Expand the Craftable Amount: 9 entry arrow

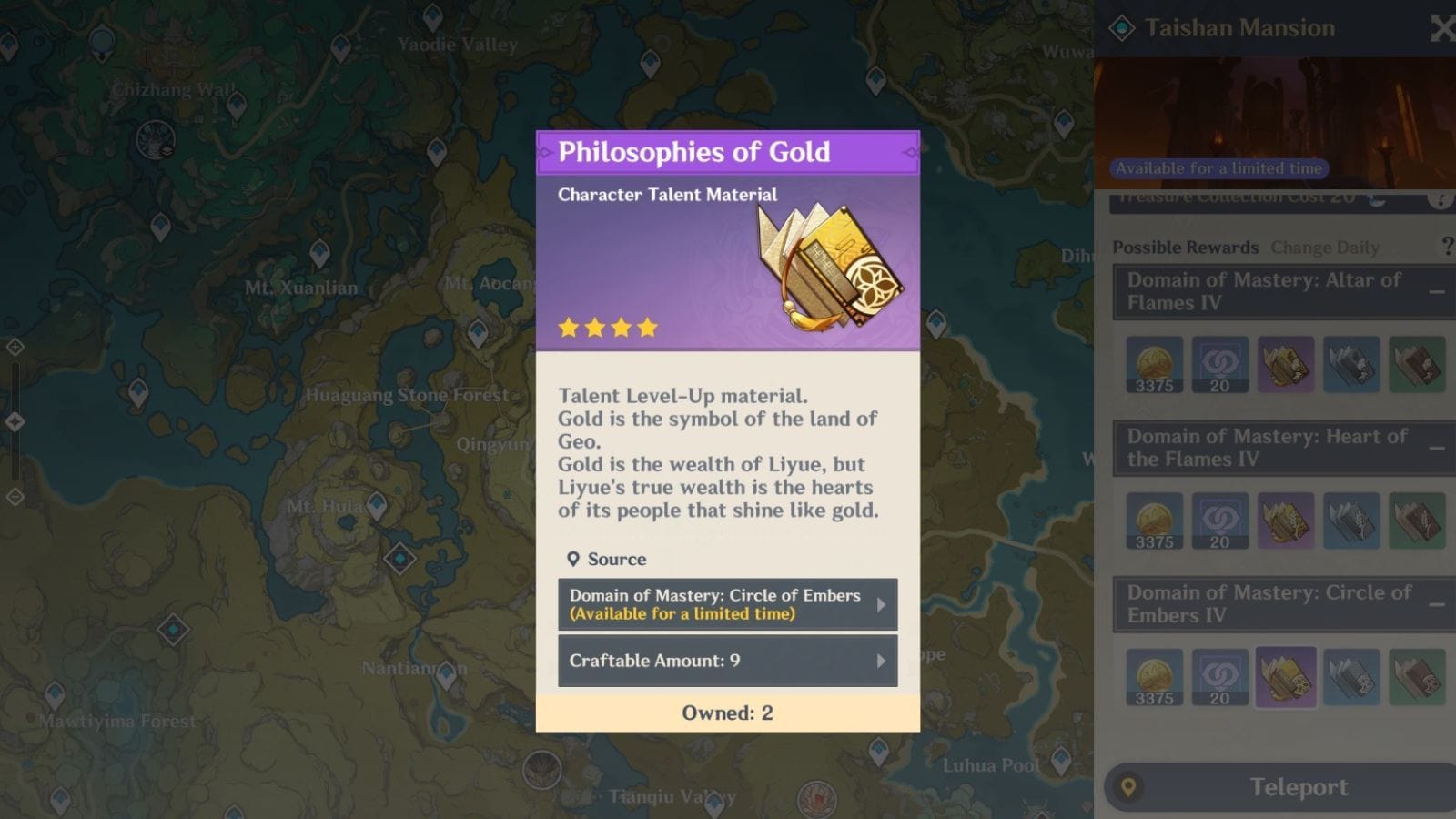point(881,661)
